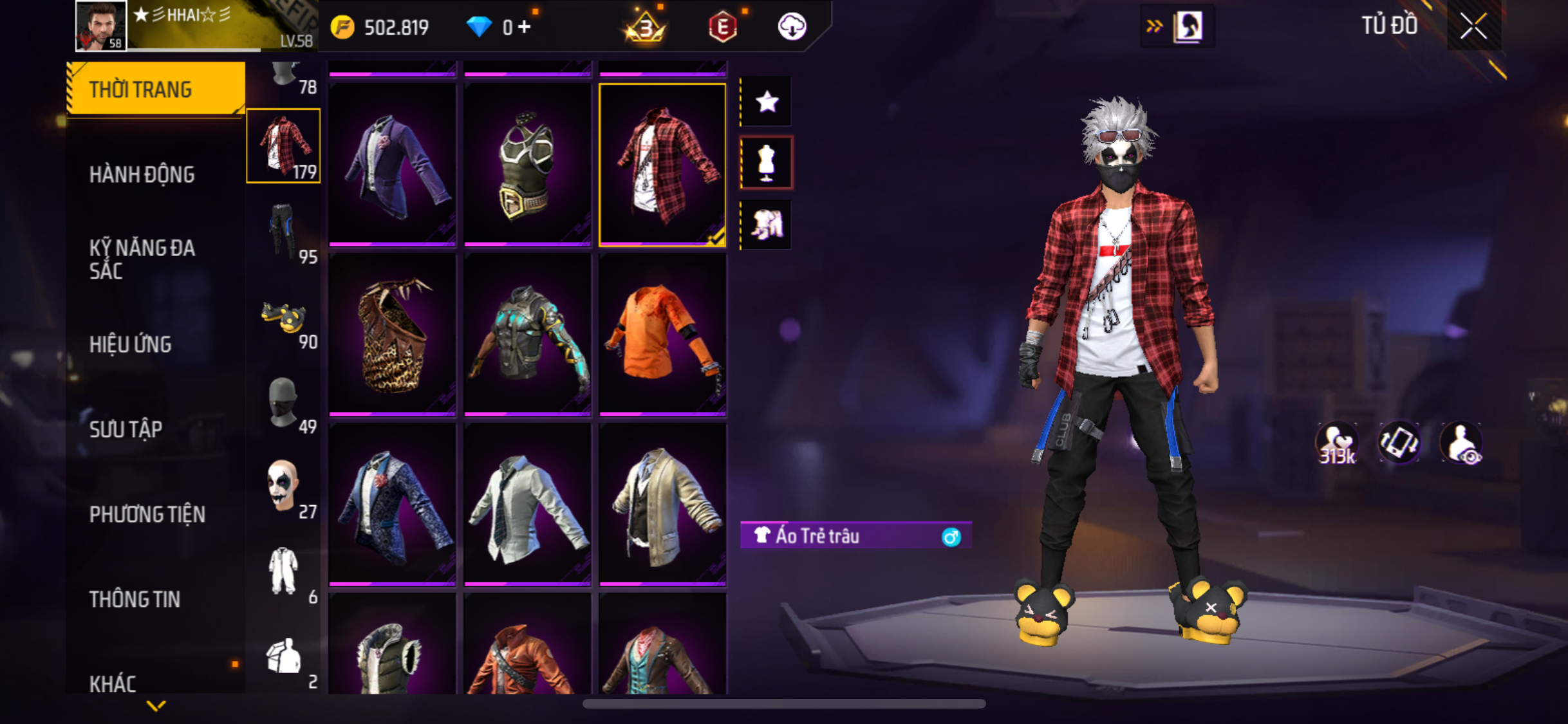Select the Hiệu Ứng category
This screenshot has height=724, width=1568.
click(x=131, y=344)
